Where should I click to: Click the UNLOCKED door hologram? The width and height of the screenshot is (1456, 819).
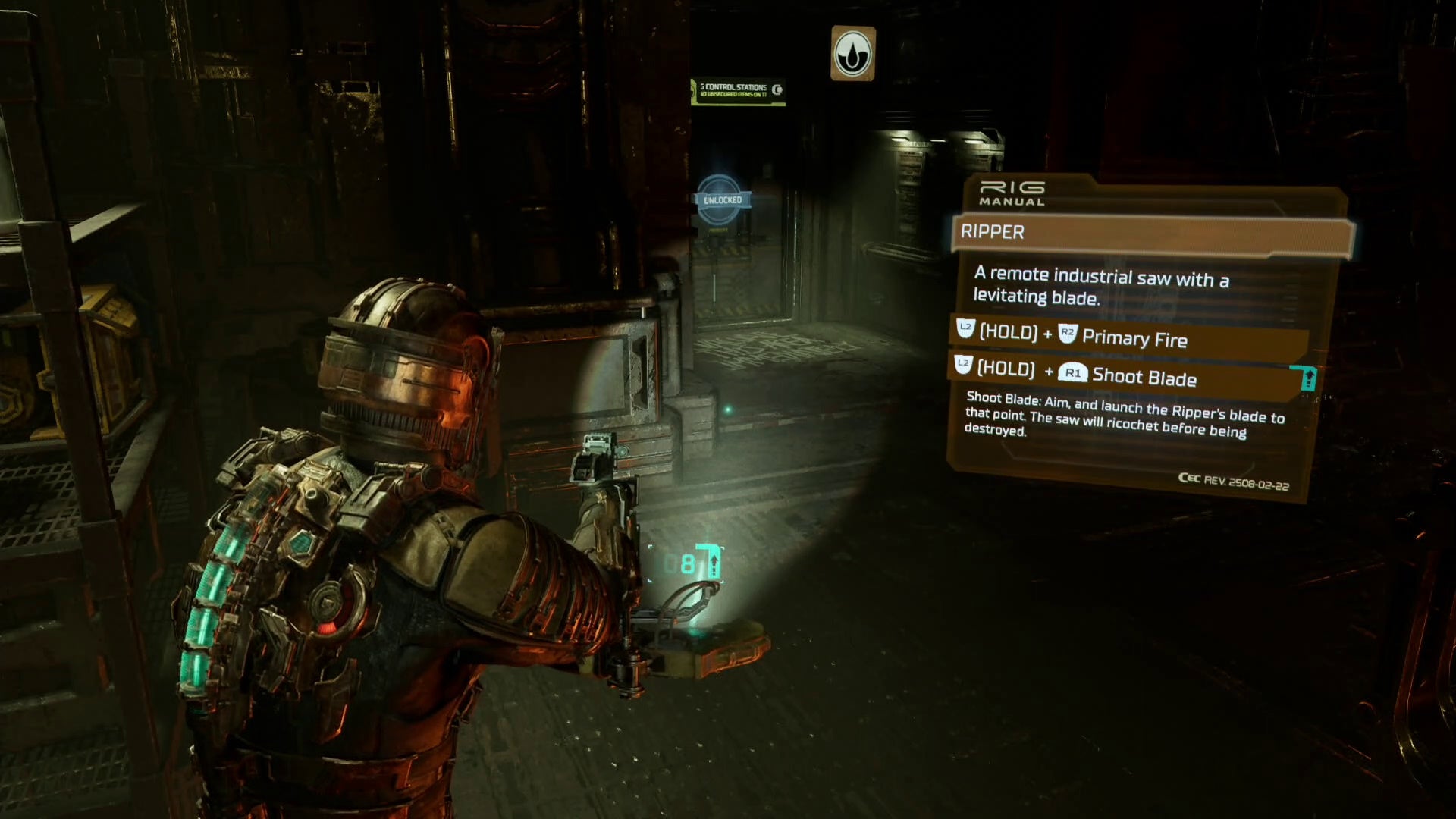[x=721, y=200]
